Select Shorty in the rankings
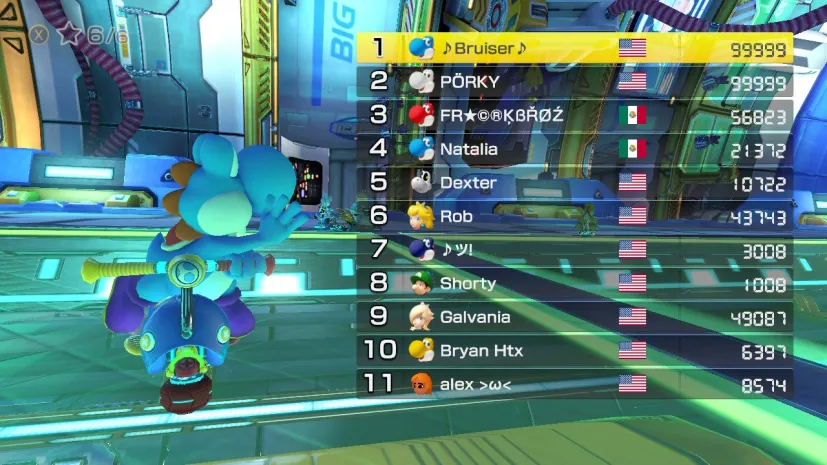This screenshot has width=827, height=465. tap(575, 284)
